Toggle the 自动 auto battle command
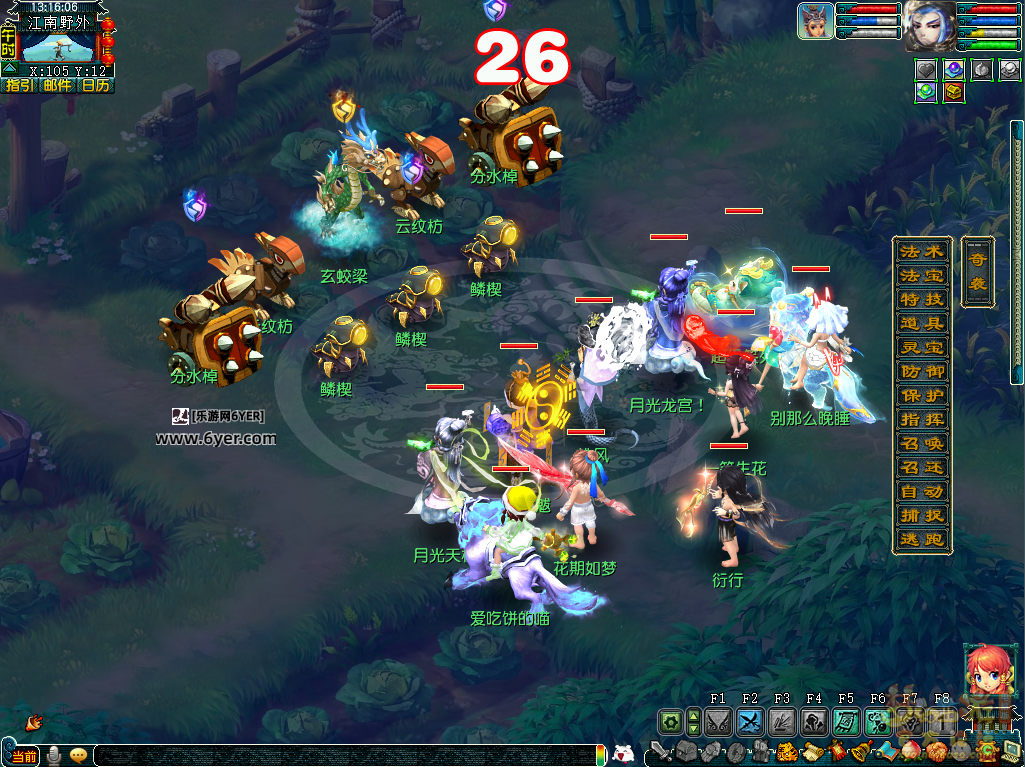1025x767 pixels. (x=921, y=491)
